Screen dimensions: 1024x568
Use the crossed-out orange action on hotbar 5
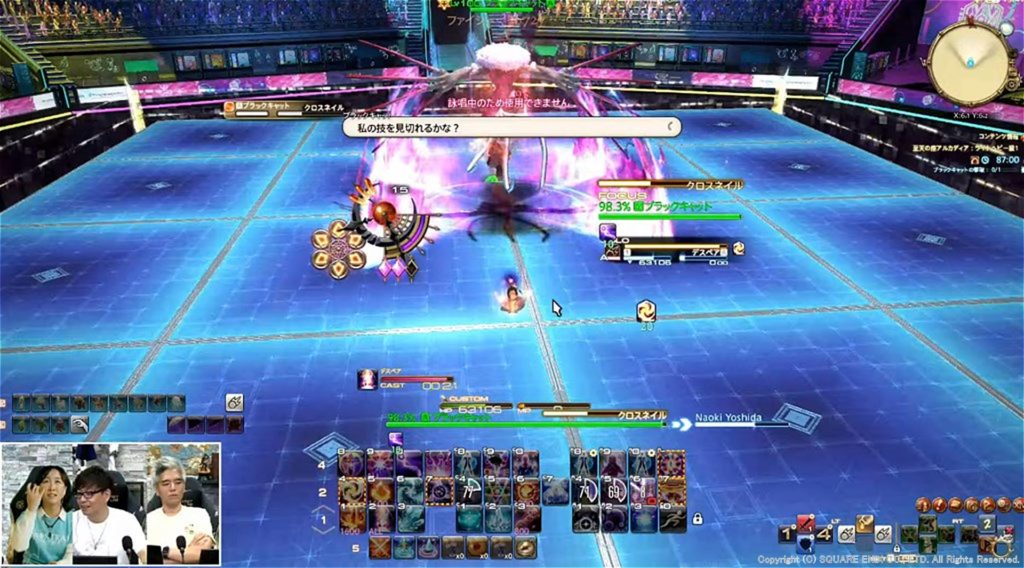pos(379,547)
